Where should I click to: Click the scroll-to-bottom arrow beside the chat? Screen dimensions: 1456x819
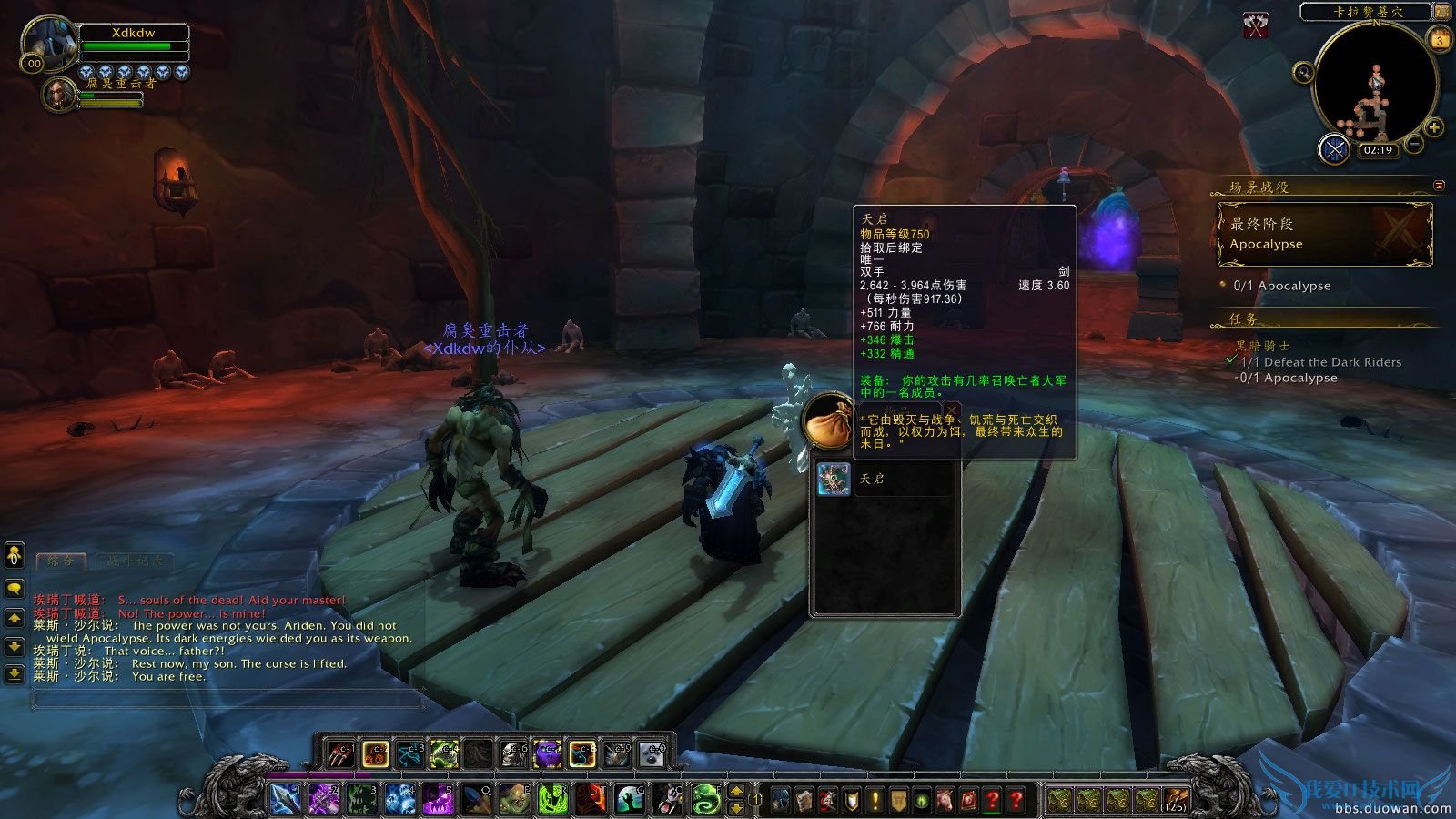pyautogui.click(x=15, y=673)
